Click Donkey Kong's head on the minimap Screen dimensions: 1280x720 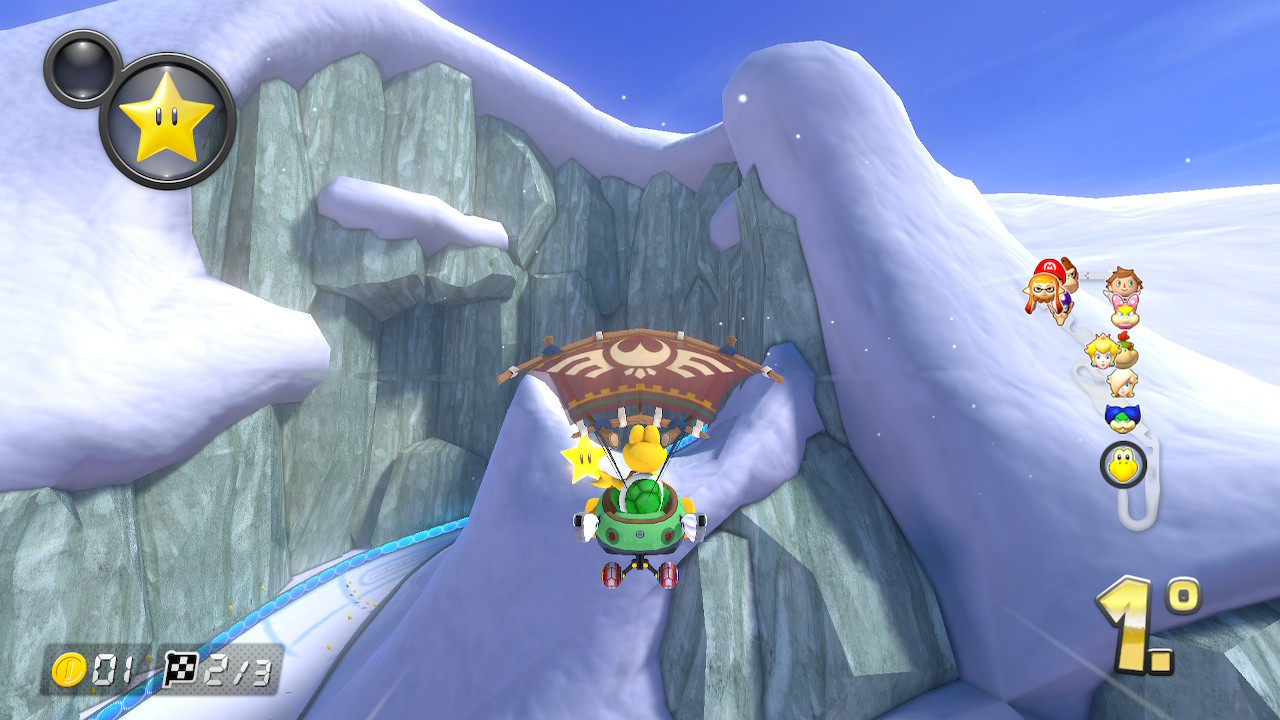1070,277
